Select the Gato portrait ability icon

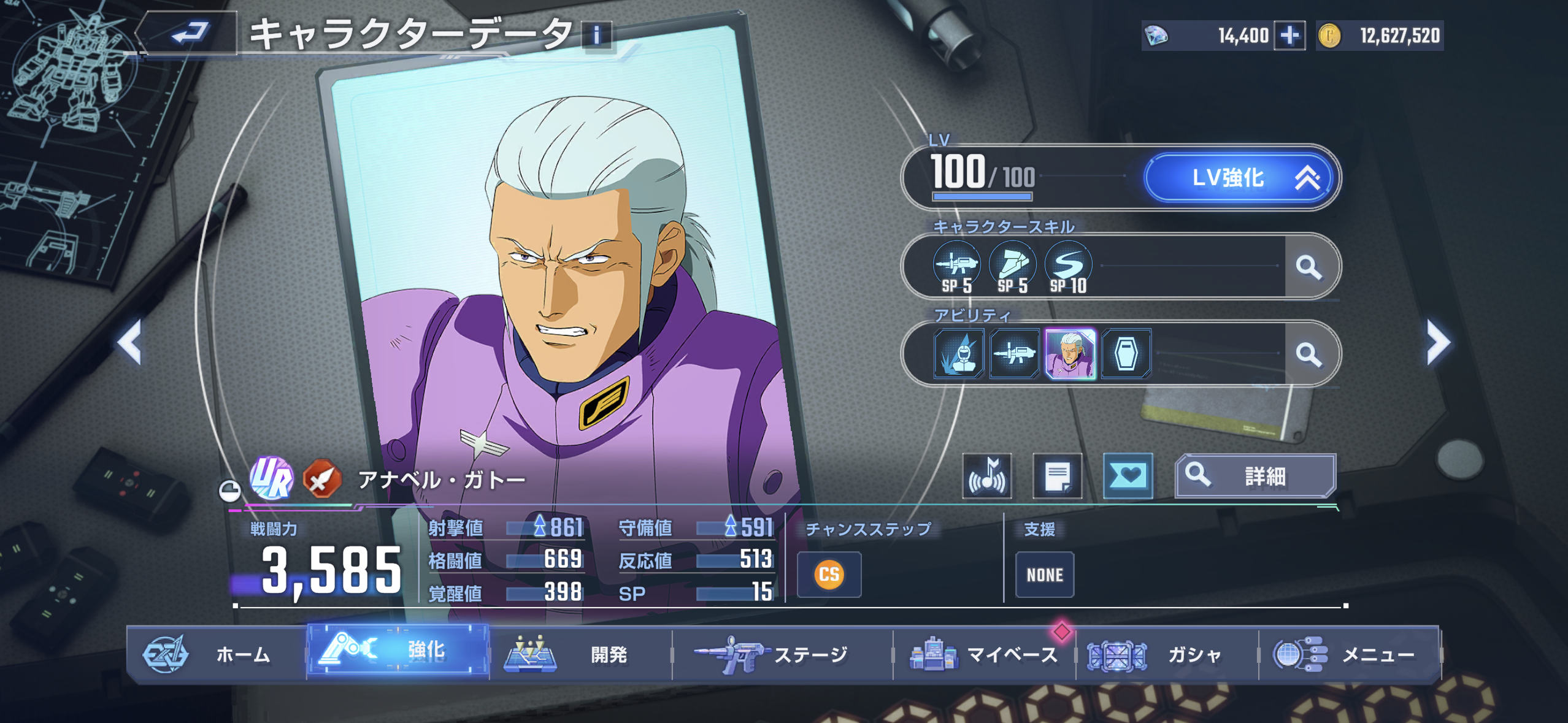tap(1070, 354)
